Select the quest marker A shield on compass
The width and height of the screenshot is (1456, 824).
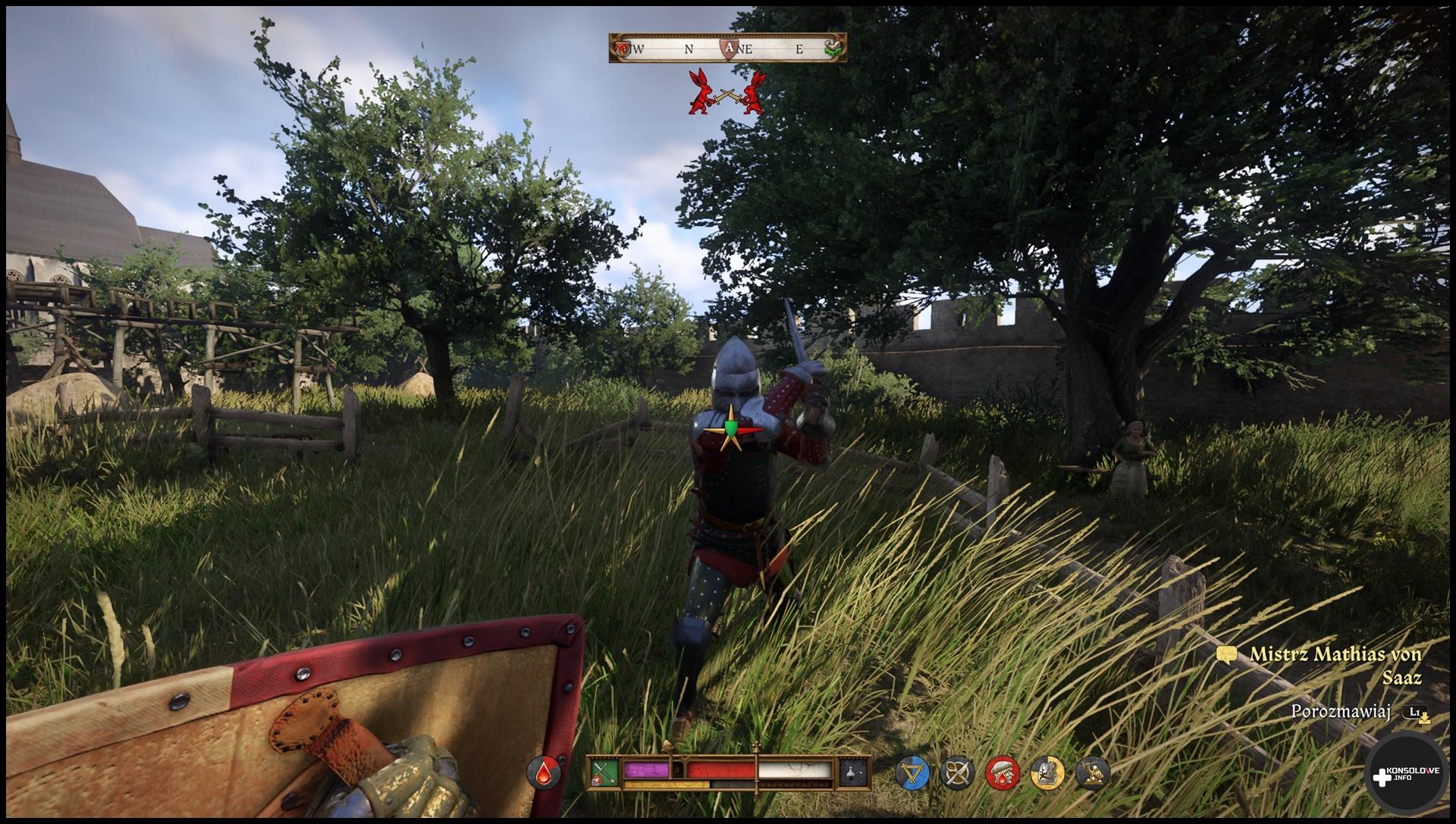[x=730, y=48]
